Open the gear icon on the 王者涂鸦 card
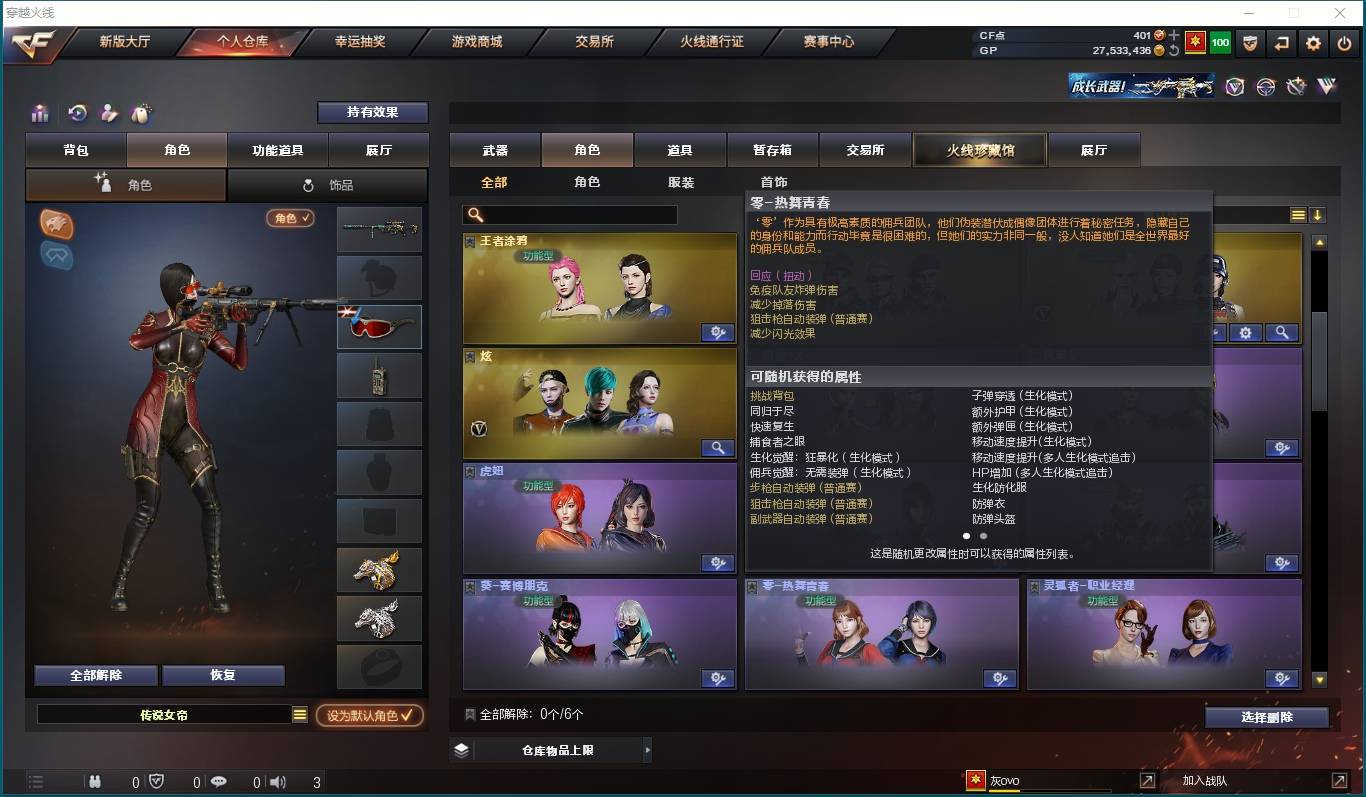The width and height of the screenshot is (1366, 797). (x=718, y=332)
